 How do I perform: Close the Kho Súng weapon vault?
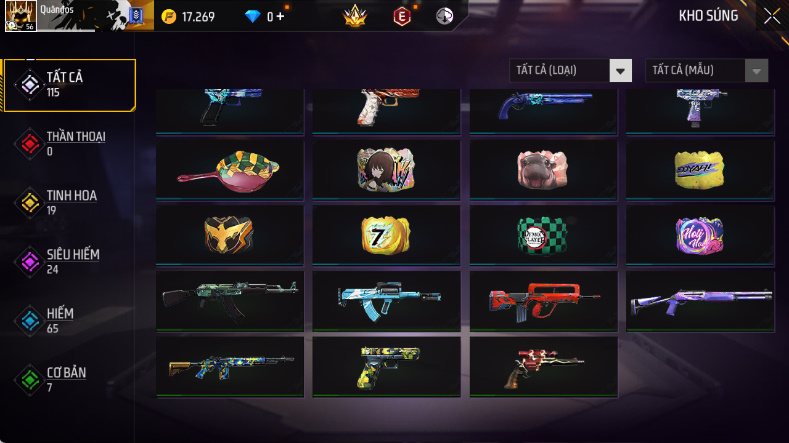[772, 16]
